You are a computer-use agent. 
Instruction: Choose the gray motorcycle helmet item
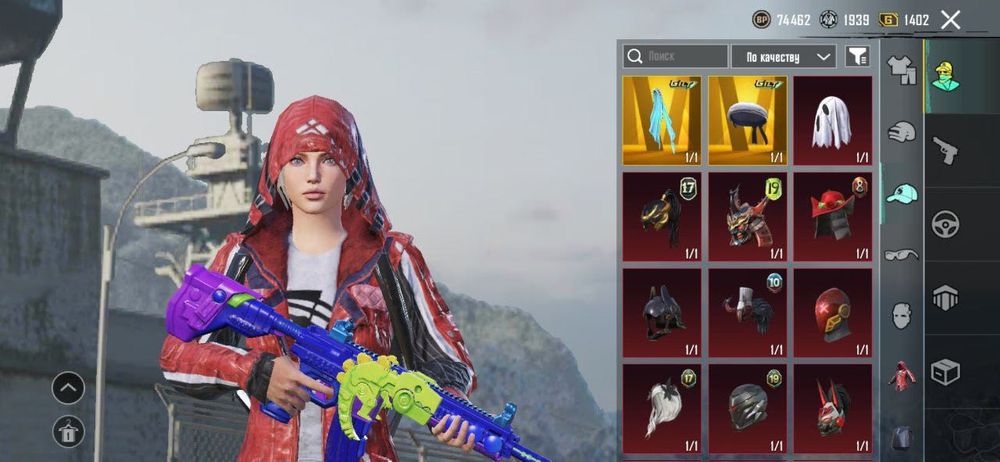click(x=747, y=405)
